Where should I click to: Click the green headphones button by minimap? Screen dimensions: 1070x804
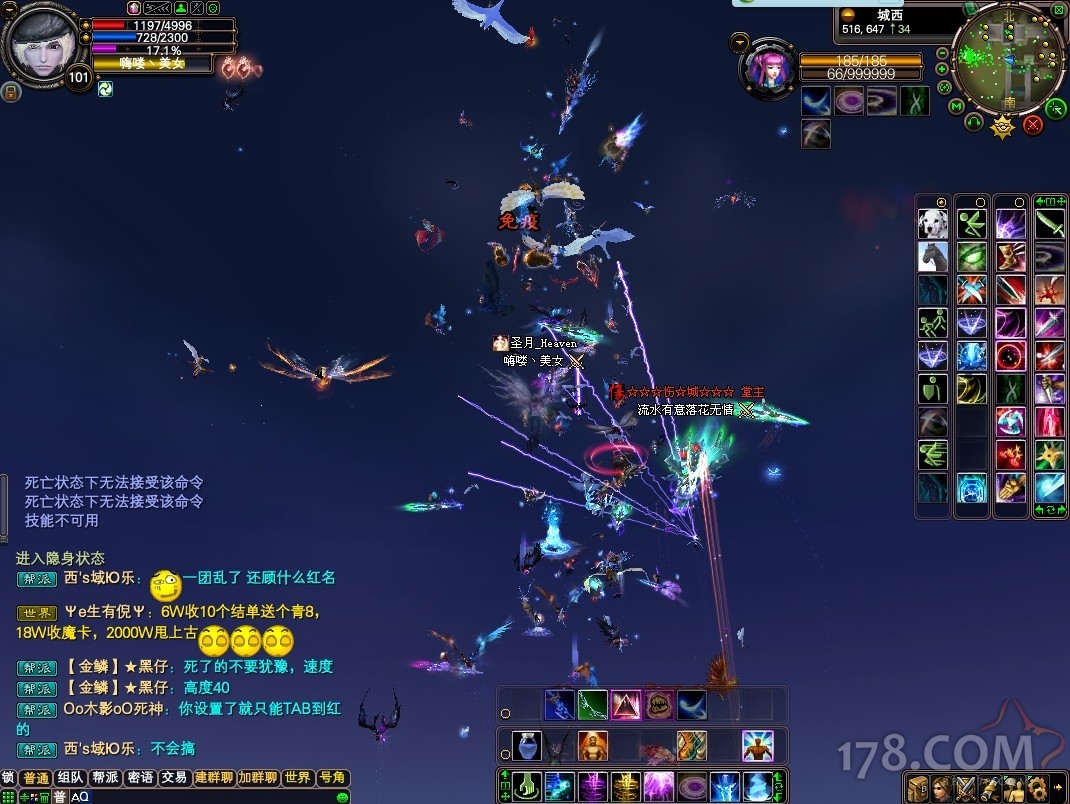(x=974, y=123)
